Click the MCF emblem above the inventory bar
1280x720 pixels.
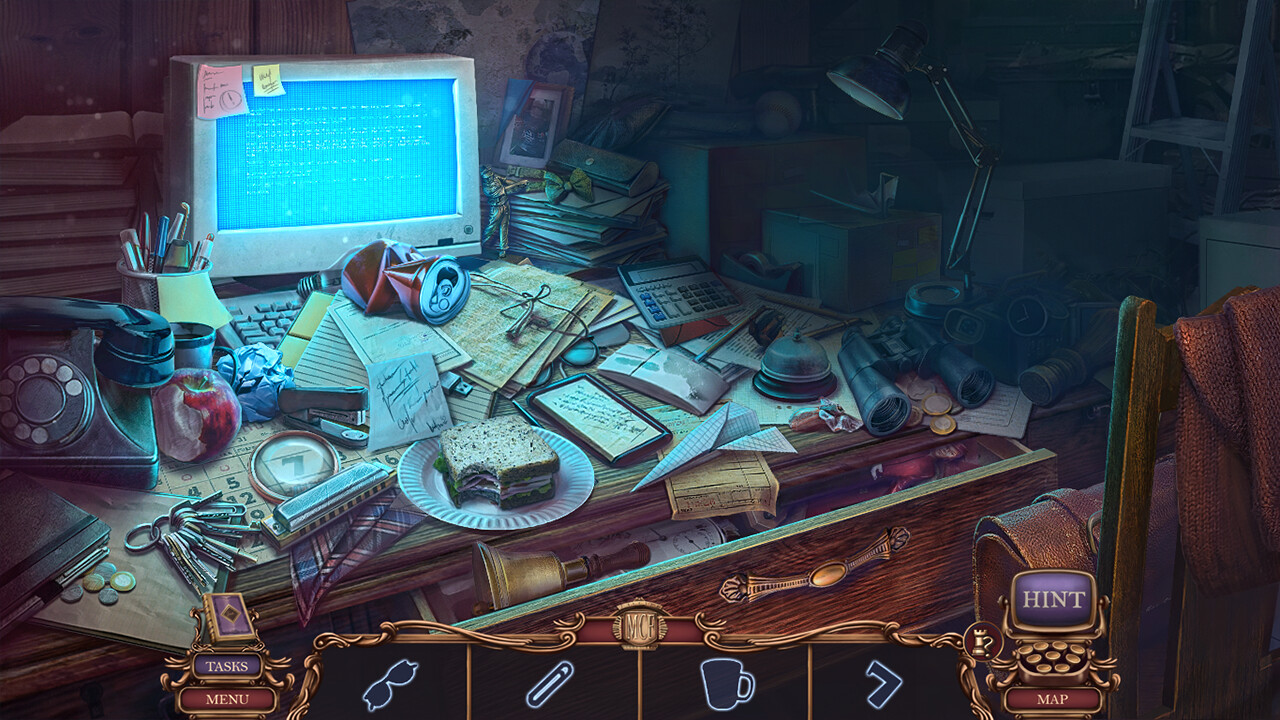pos(639,625)
